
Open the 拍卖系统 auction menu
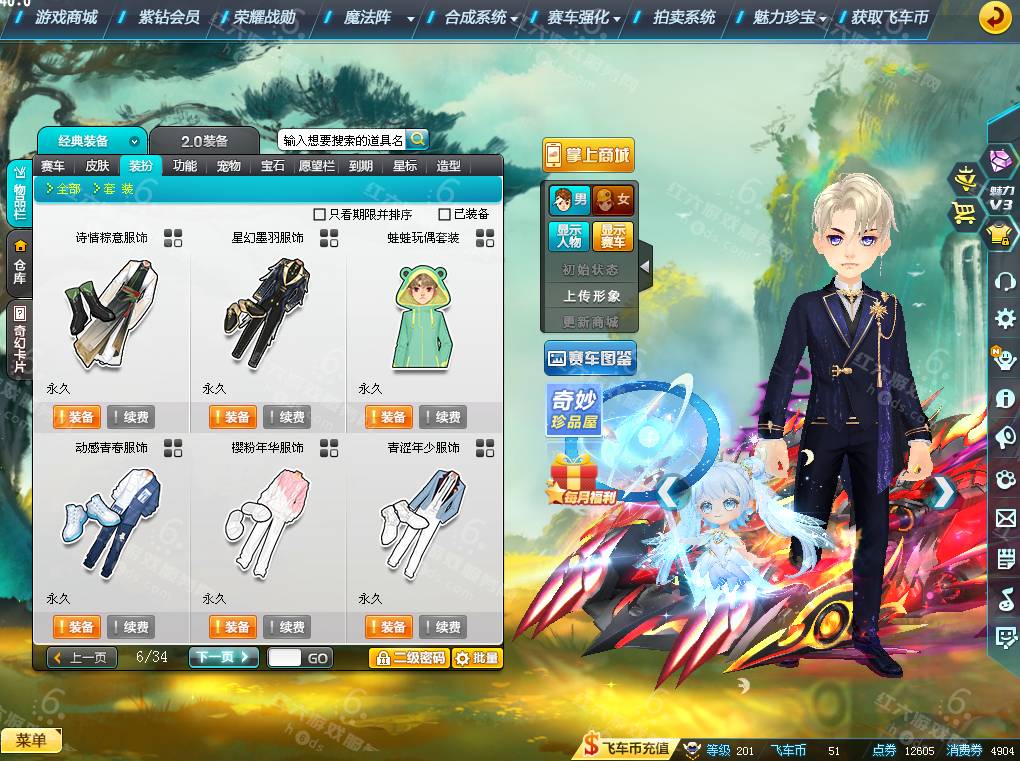(x=684, y=17)
